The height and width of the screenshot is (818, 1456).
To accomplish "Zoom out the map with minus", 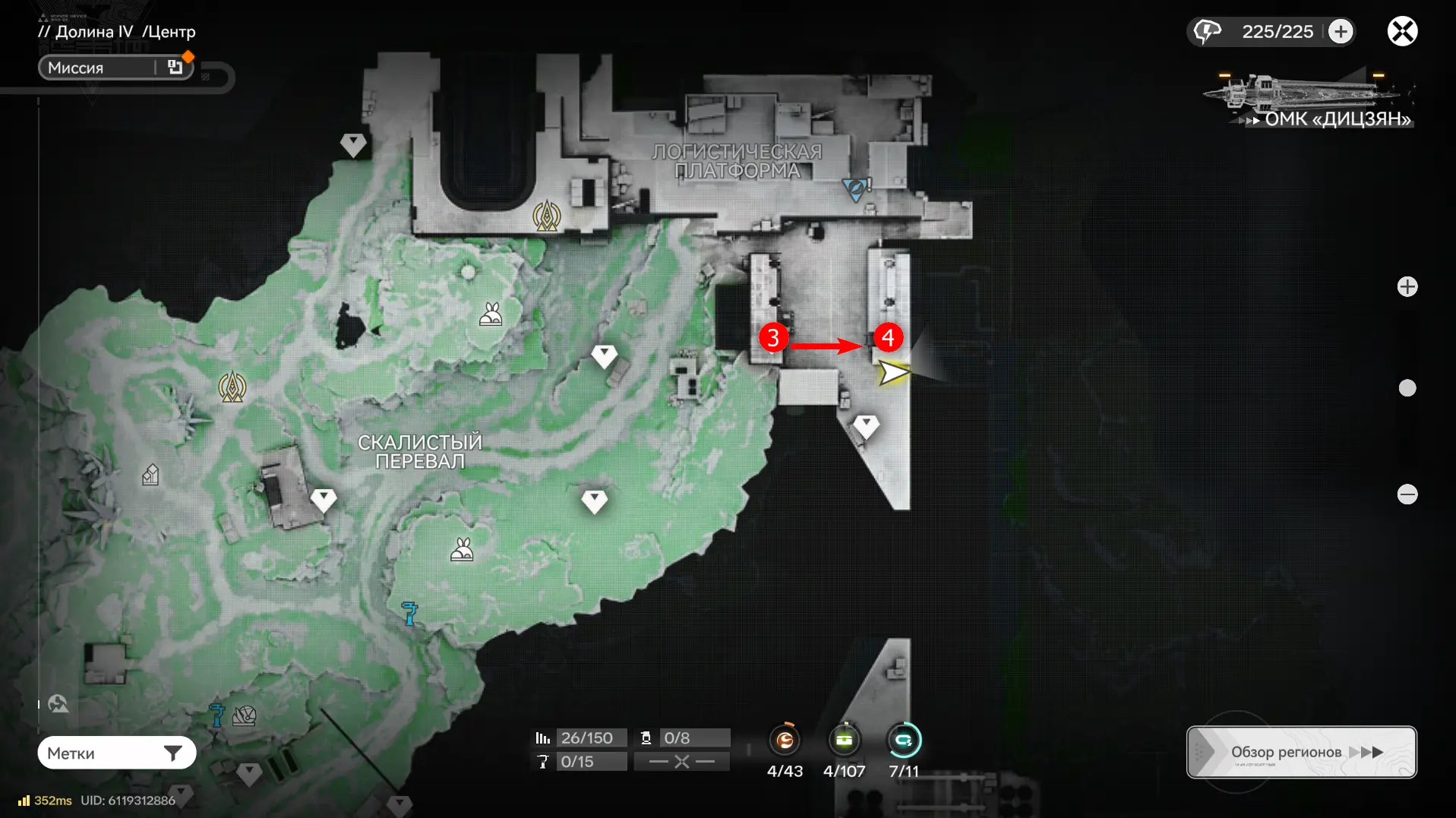I will coord(1407,494).
